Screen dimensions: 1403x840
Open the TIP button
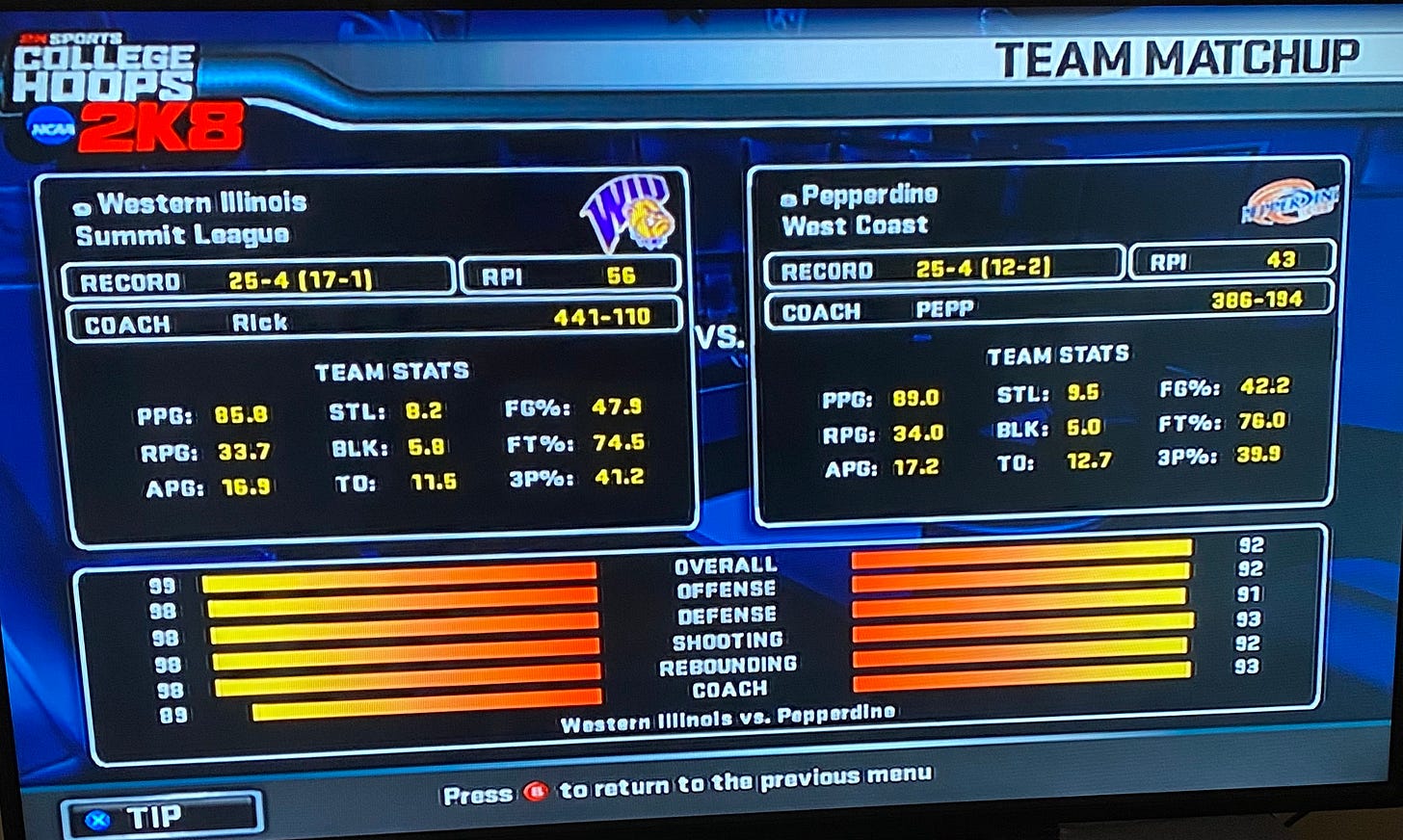point(161,816)
